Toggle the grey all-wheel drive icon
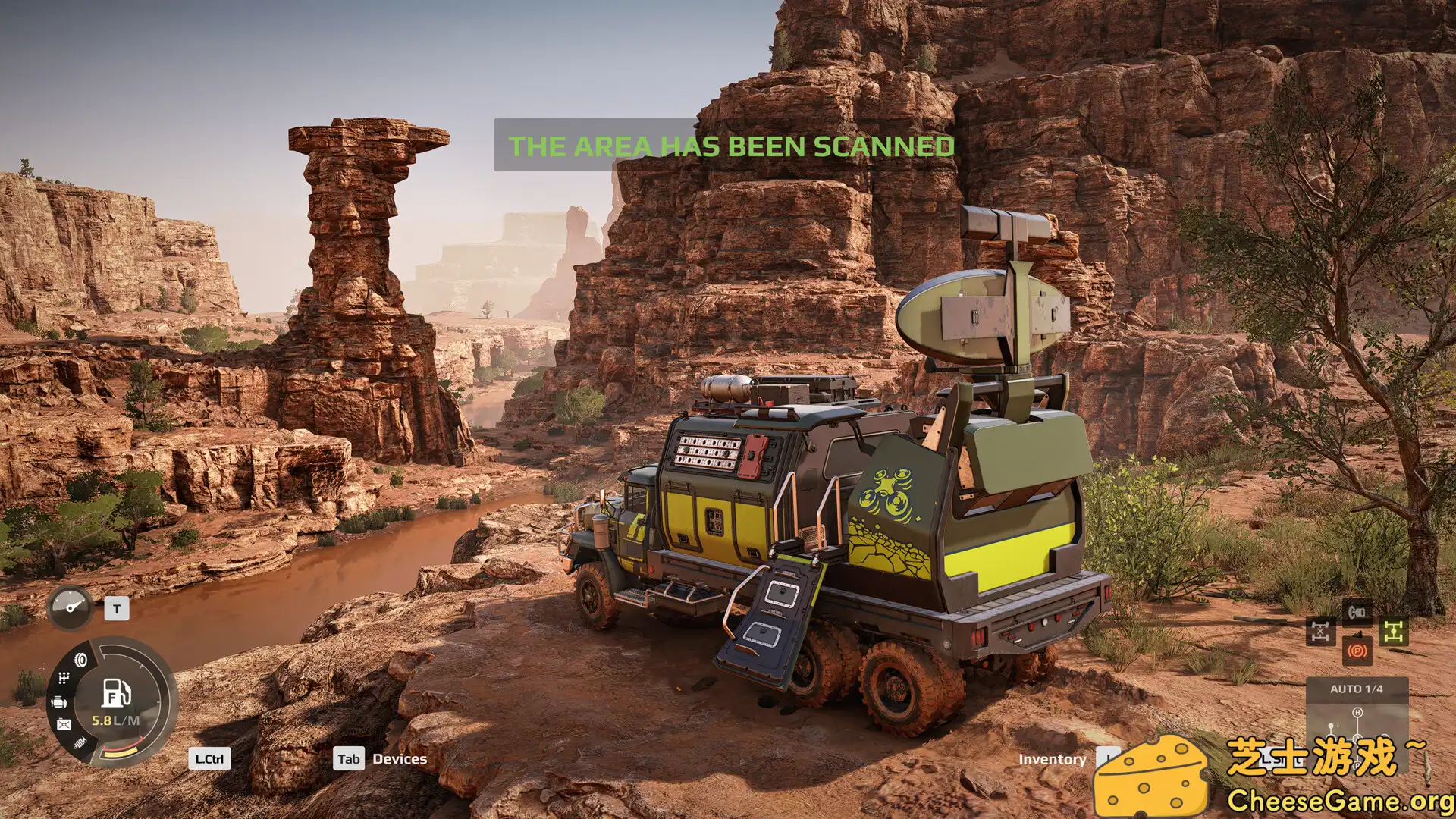Screen dimensions: 1456x819 [x=1320, y=632]
